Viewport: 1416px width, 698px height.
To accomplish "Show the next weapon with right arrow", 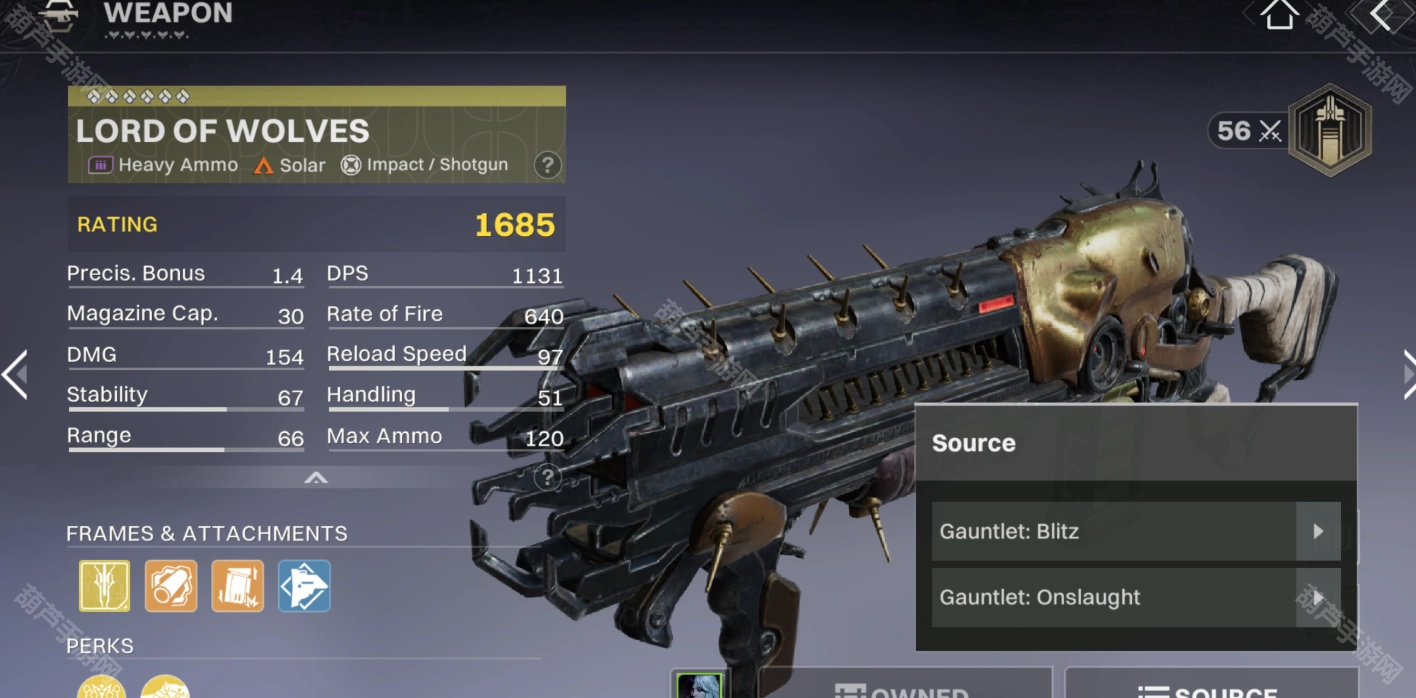I will pyautogui.click(x=1407, y=375).
